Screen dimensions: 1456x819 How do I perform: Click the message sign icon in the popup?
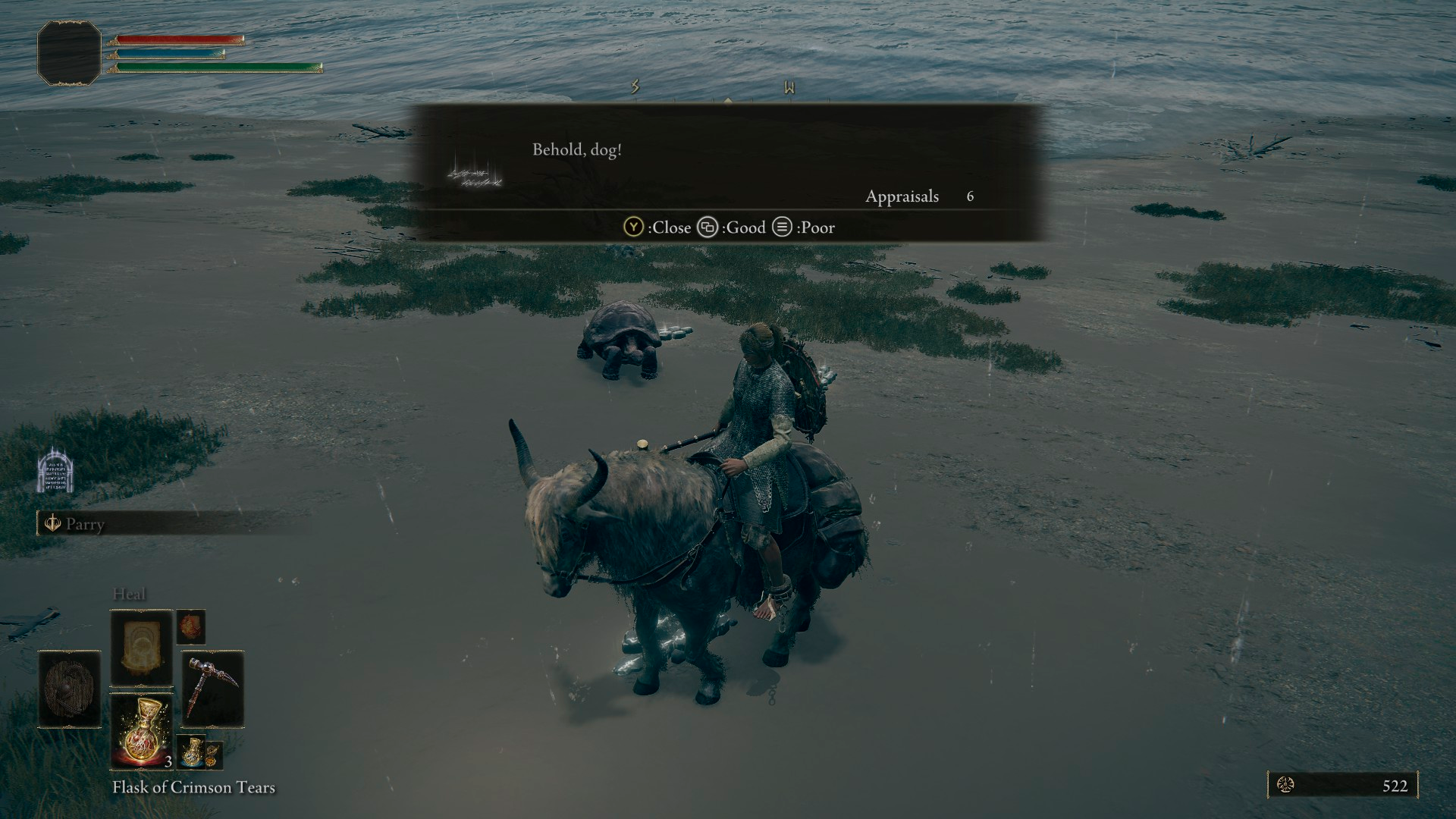[x=475, y=173]
